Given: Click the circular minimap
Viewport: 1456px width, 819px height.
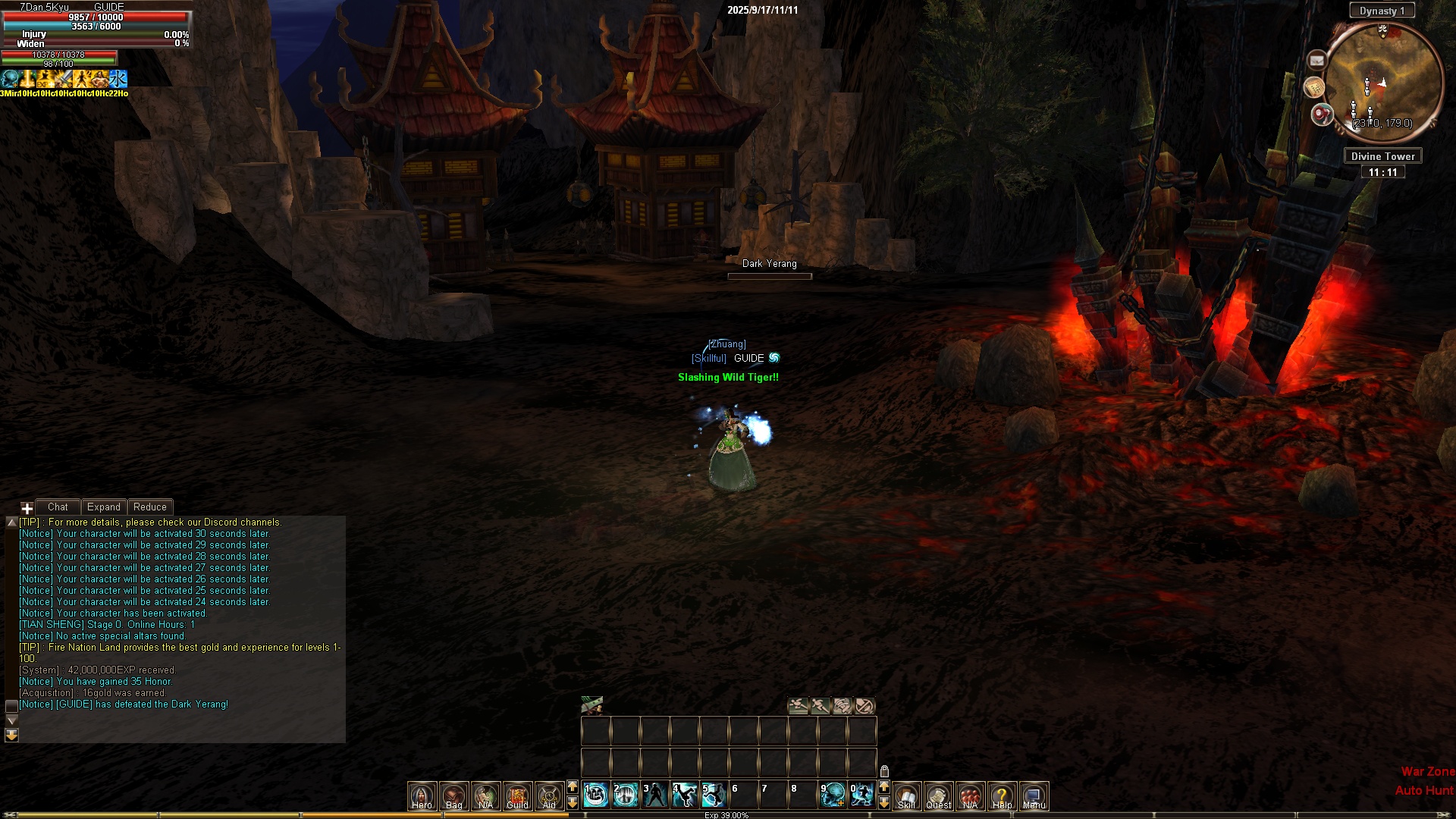Looking at the screenshot, I should [1384, 80].
